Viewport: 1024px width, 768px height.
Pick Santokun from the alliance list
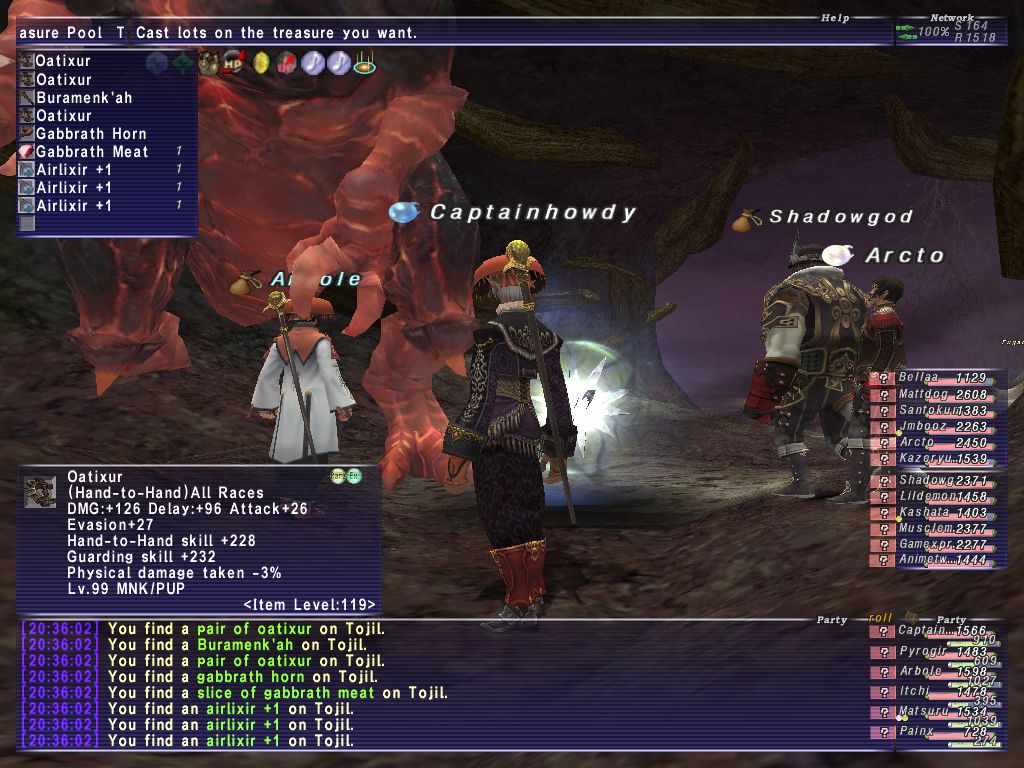(935, 411)
